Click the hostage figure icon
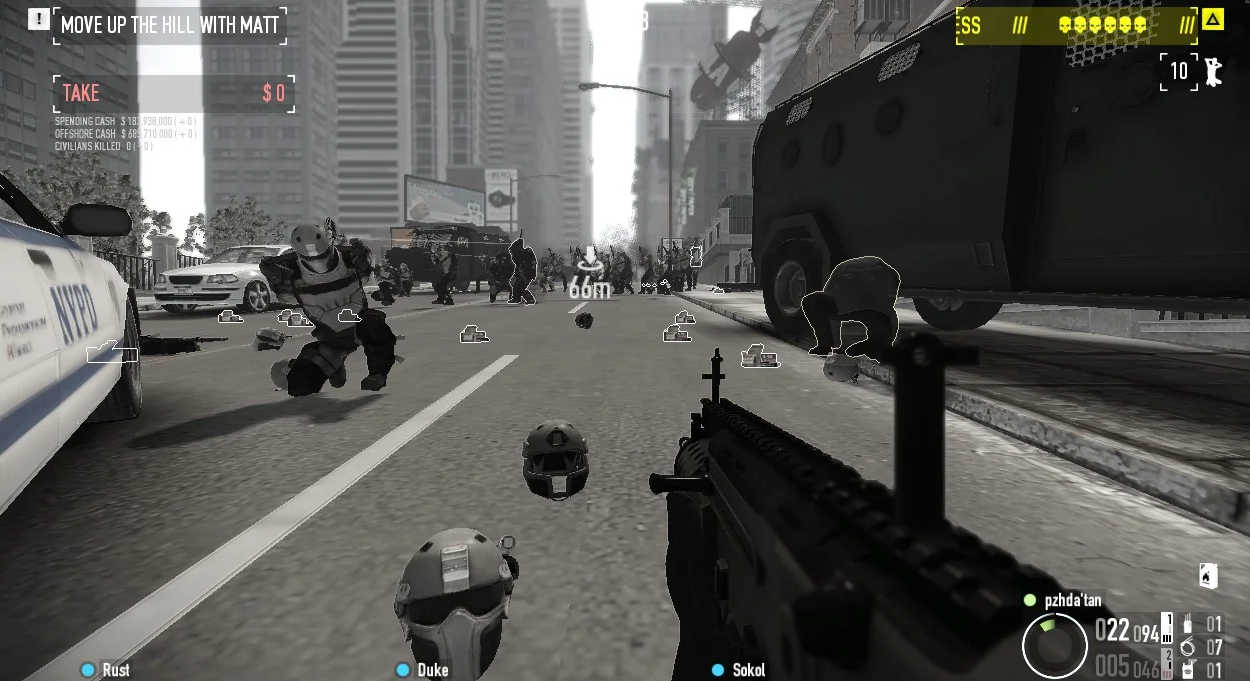Screen dimensions: 1250x681 [1213, 71]
